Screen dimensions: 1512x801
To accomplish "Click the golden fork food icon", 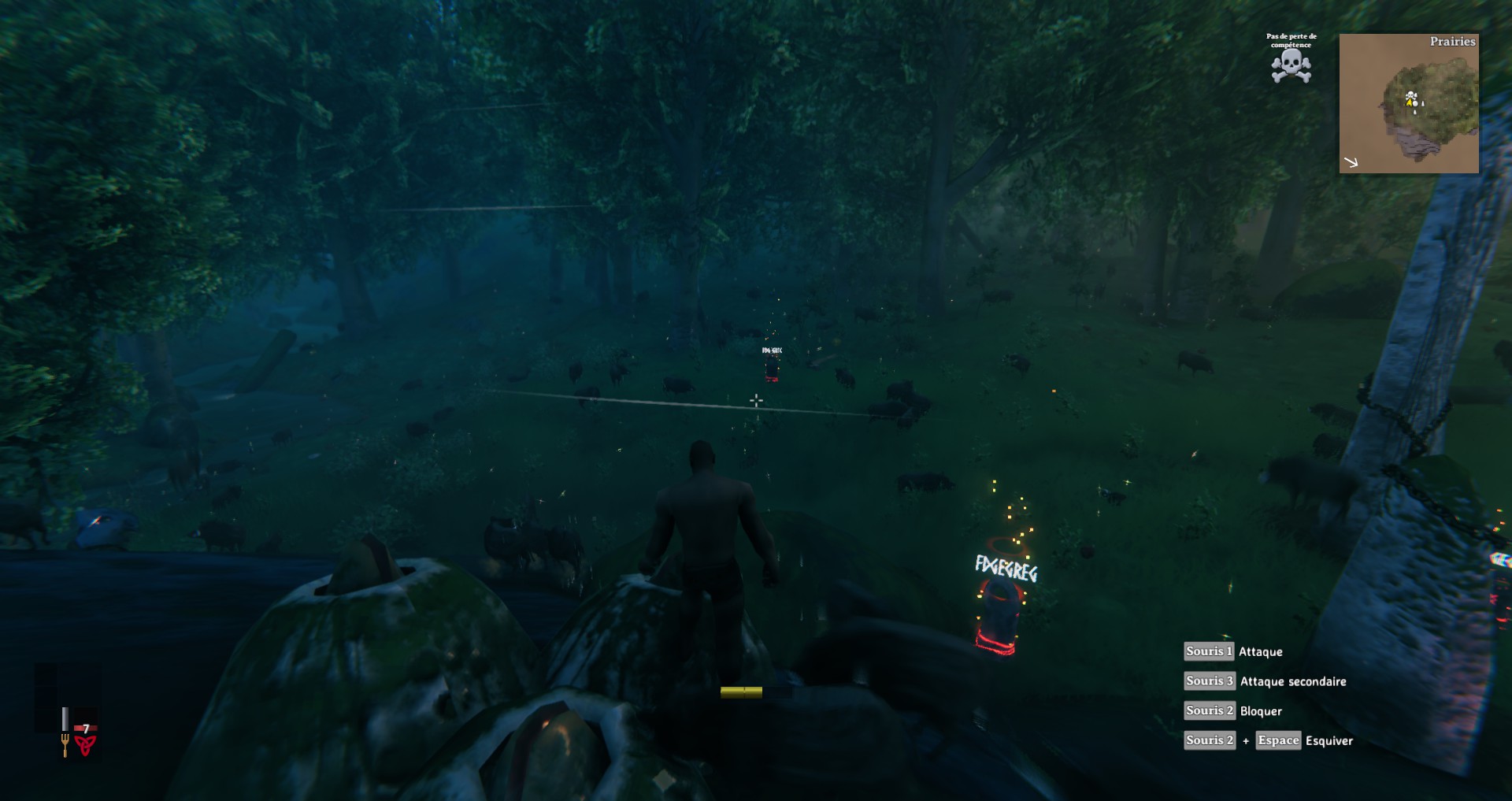I will coord(65,744).
